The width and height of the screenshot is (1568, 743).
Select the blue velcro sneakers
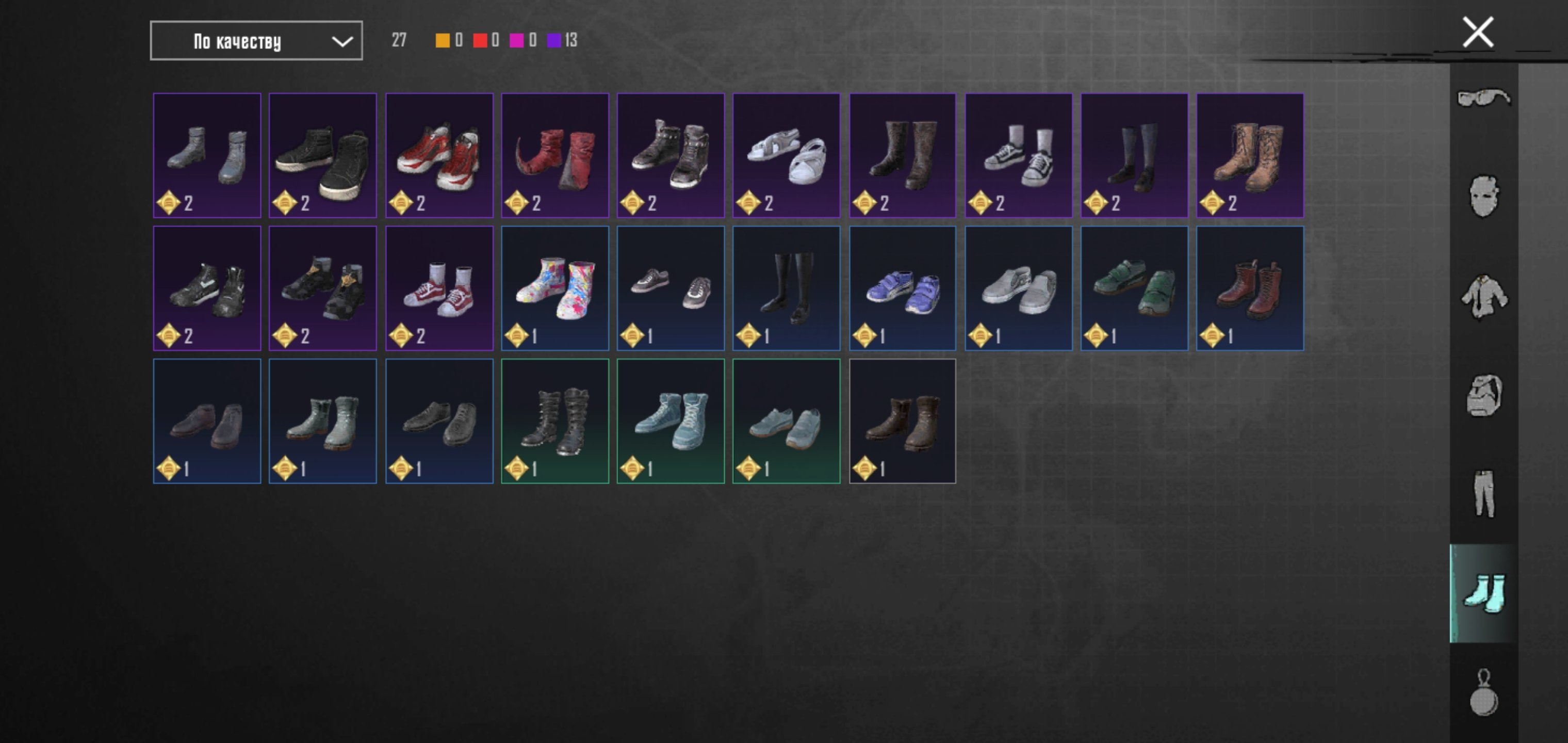point(902,288)
